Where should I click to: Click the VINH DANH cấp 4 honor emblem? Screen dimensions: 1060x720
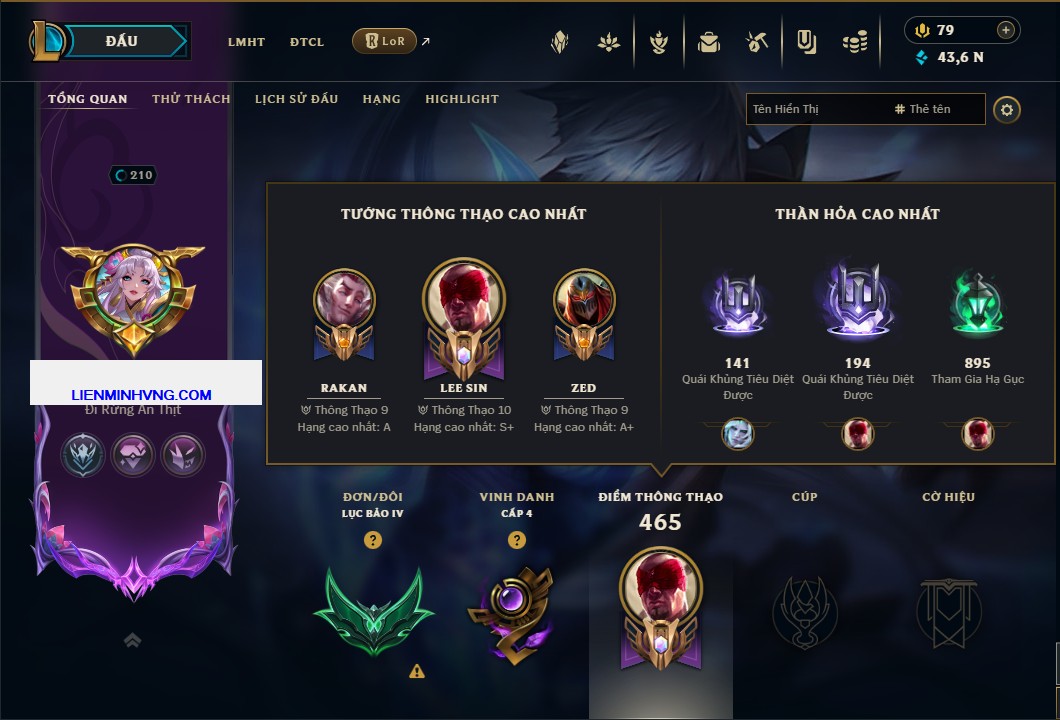(516, 612)
